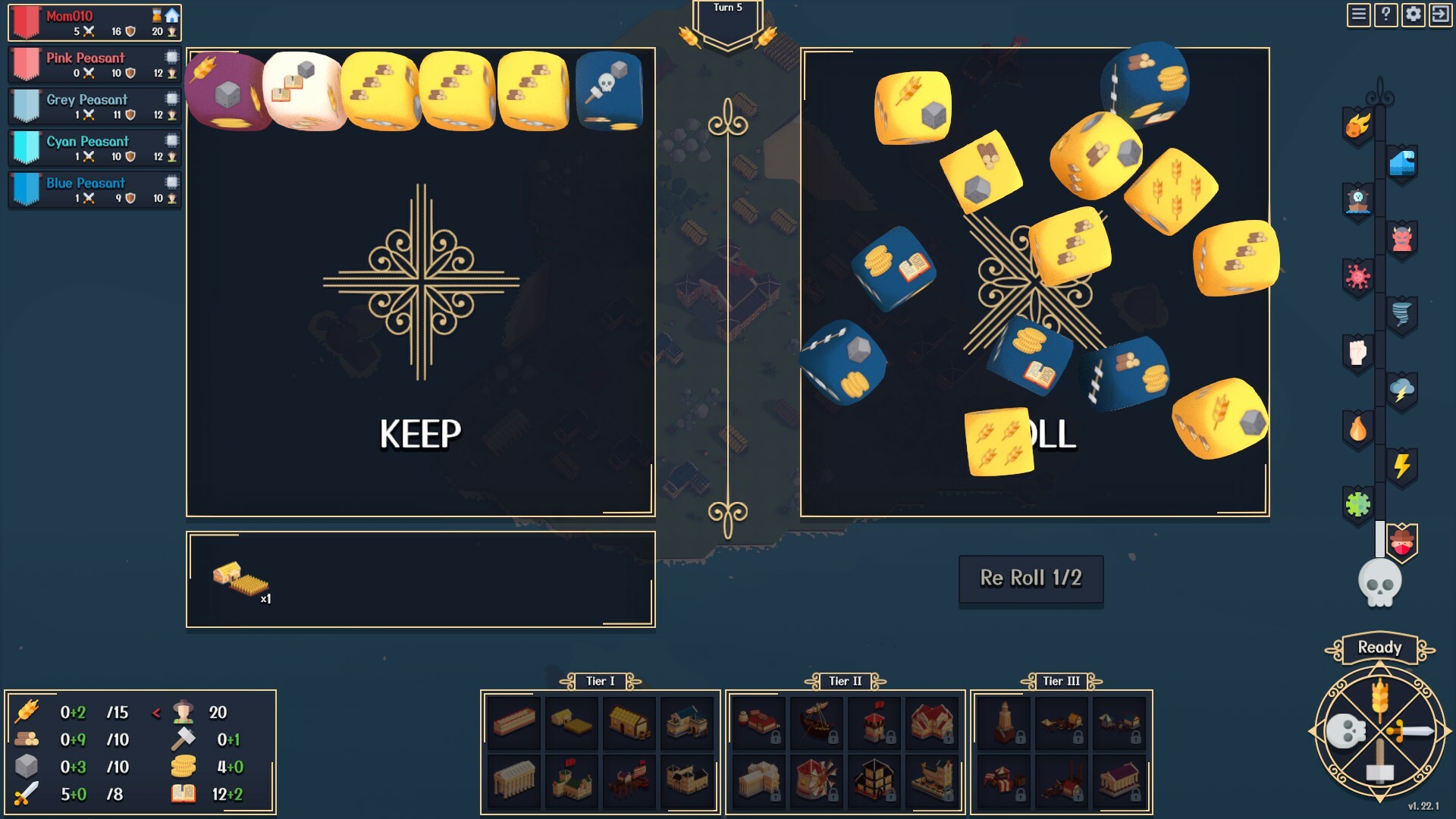Open the help panel via the question mark

tap(1385, 14)
